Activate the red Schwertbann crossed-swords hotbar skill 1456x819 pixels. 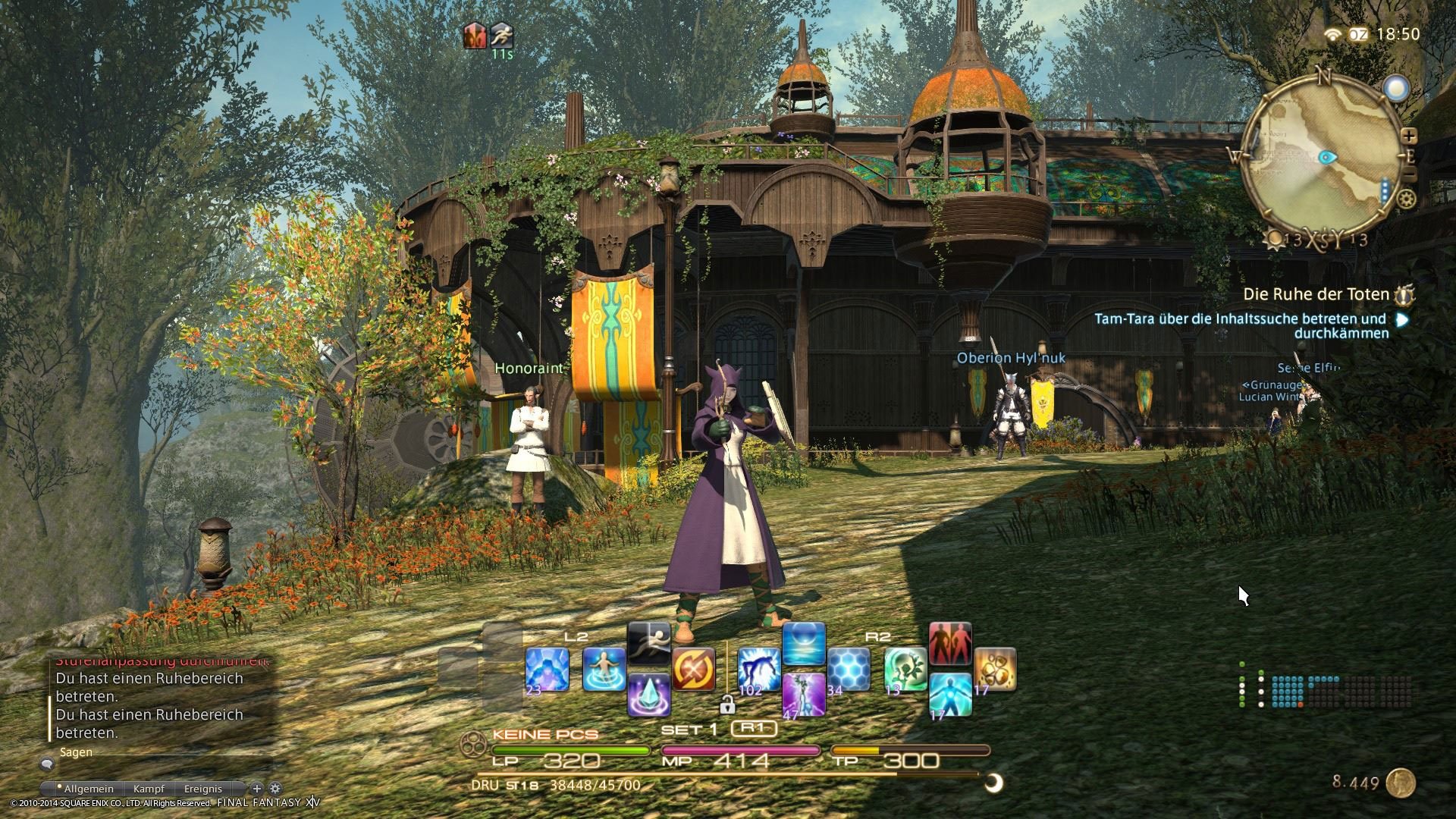692,666
